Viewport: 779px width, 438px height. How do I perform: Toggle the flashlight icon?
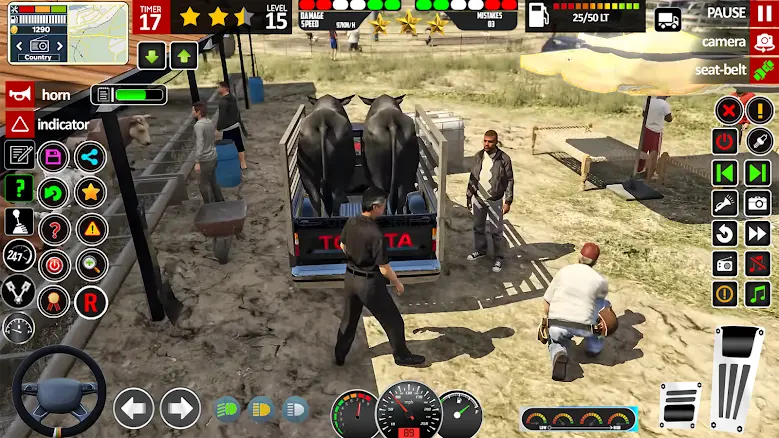(725, 204)
